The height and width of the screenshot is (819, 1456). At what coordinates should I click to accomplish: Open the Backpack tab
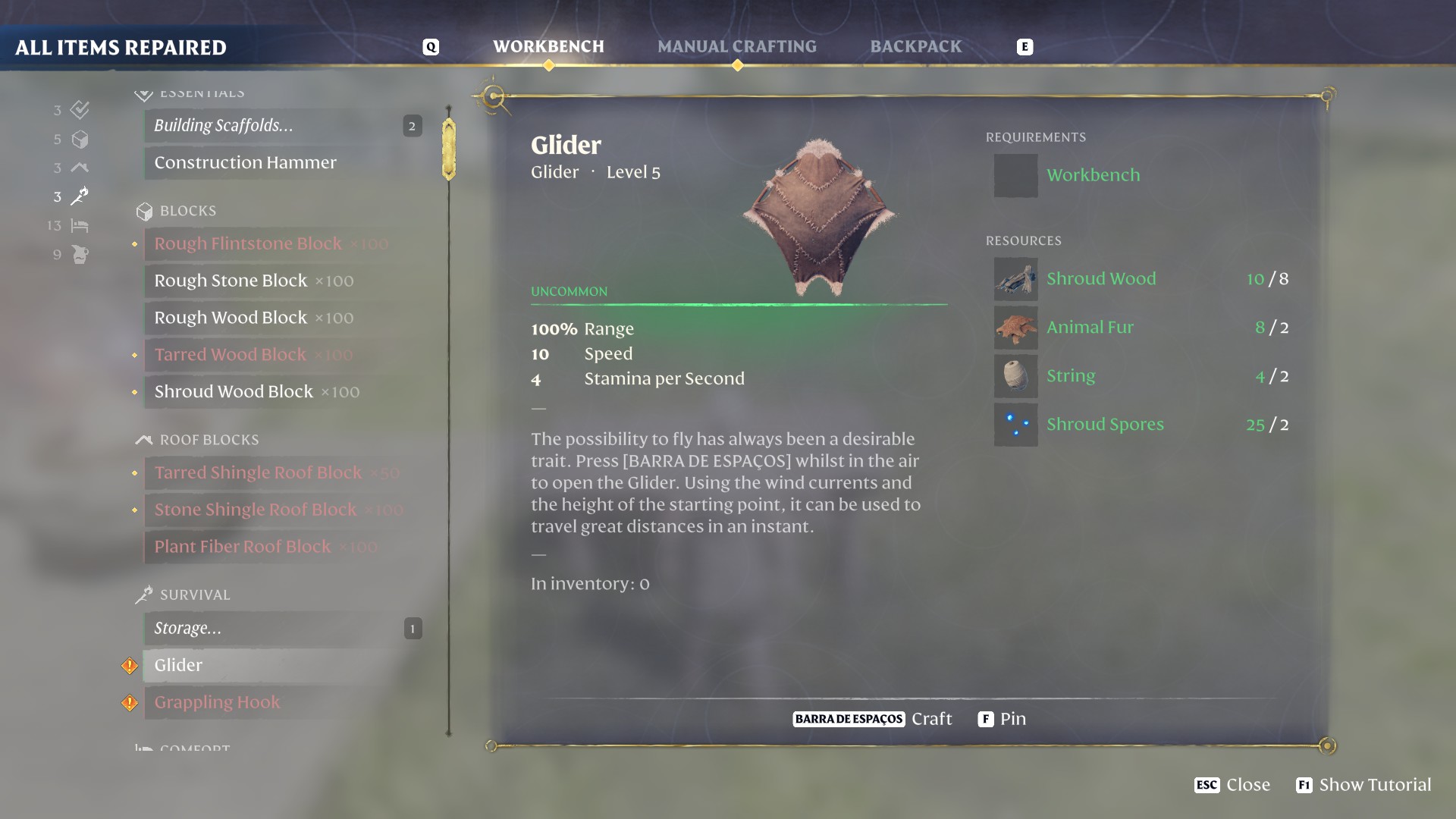tap(916, 46)
